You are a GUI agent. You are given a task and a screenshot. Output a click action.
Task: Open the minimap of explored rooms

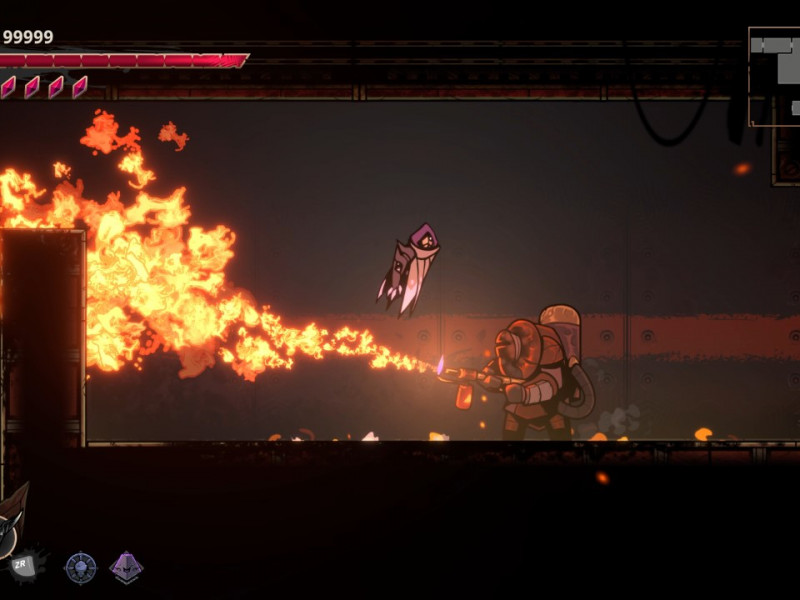776,76
